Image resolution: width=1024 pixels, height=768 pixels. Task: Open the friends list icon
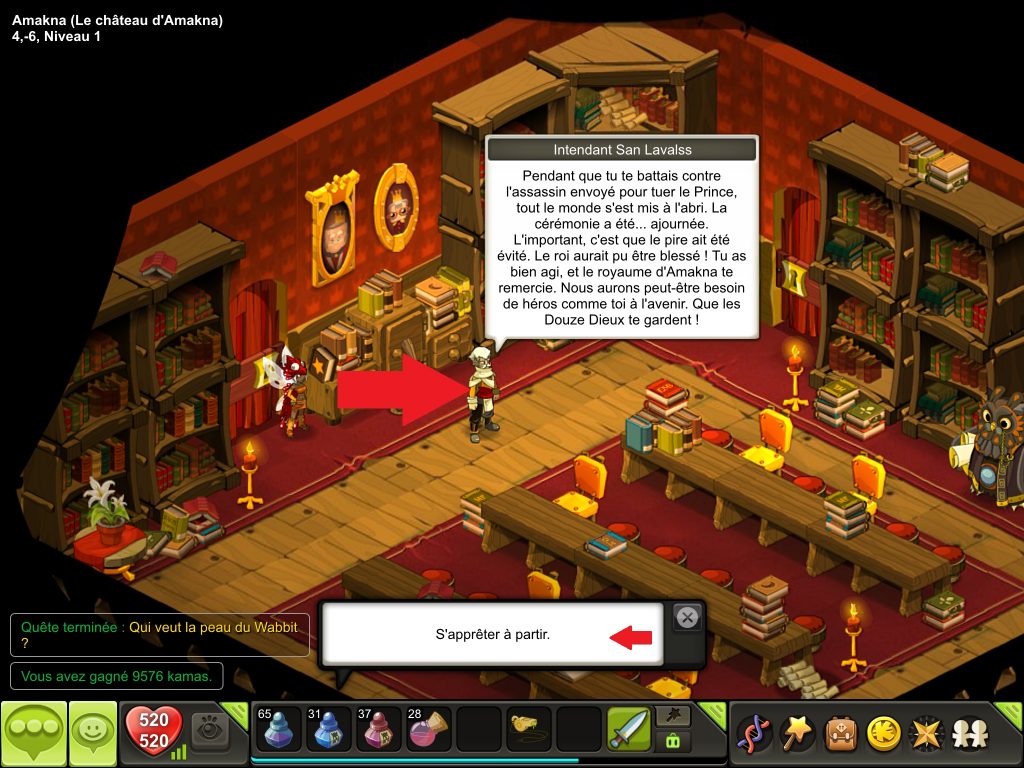[x=968, y=734]
